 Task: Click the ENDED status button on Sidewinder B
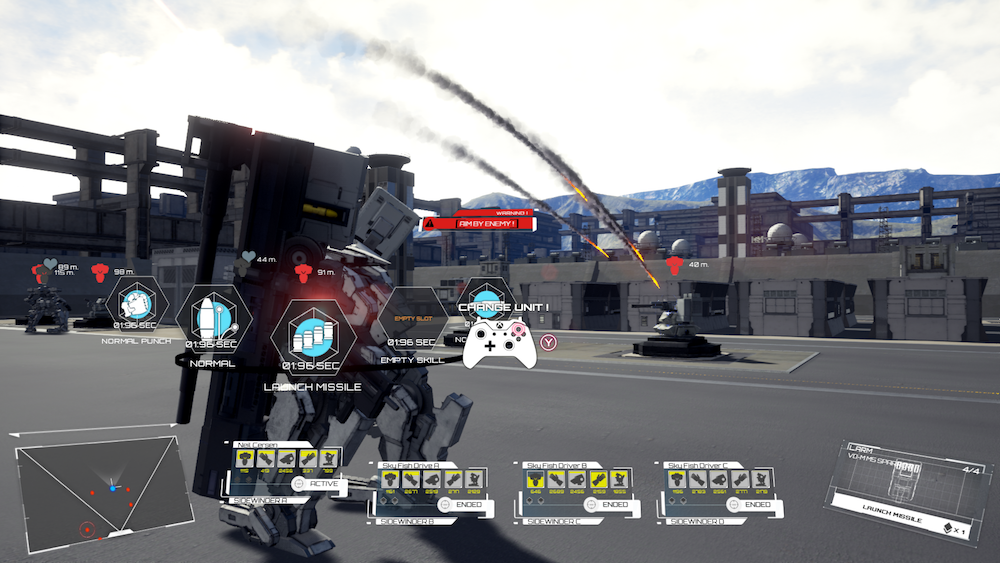pos(463,505)
